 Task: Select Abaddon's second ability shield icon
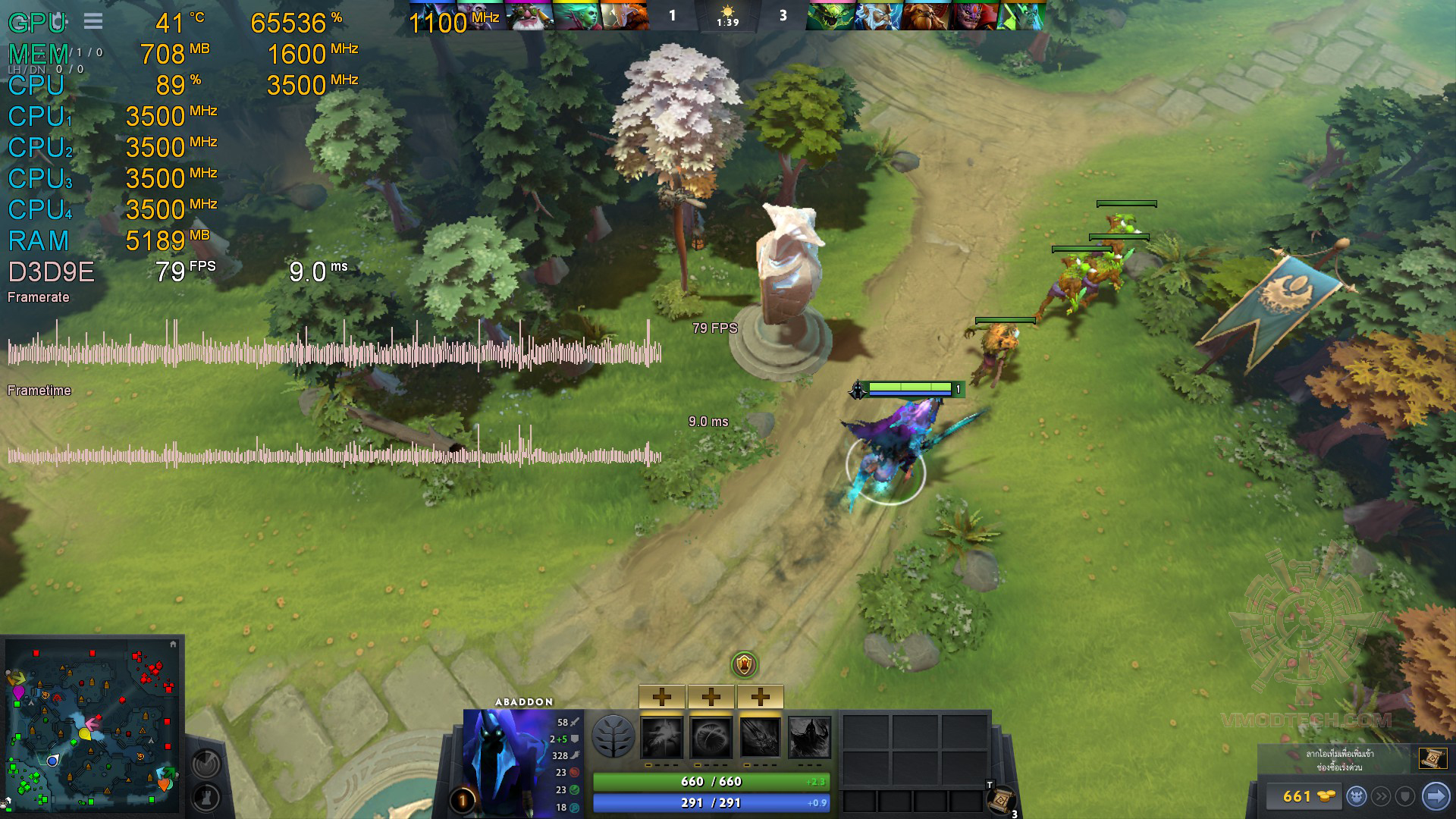(x=711, y=737)
